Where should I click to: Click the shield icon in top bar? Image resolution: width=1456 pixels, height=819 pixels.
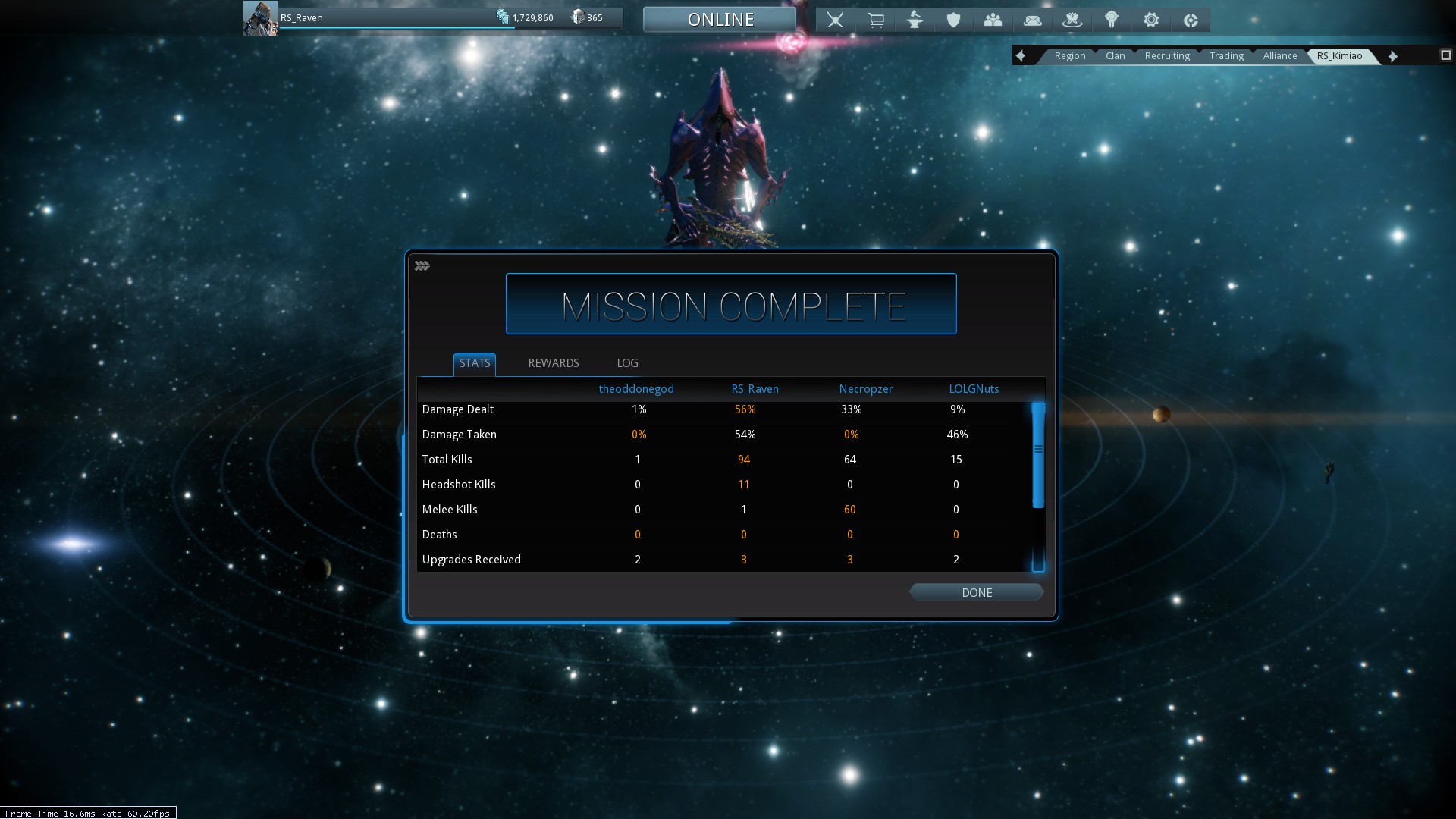[954, 20]
